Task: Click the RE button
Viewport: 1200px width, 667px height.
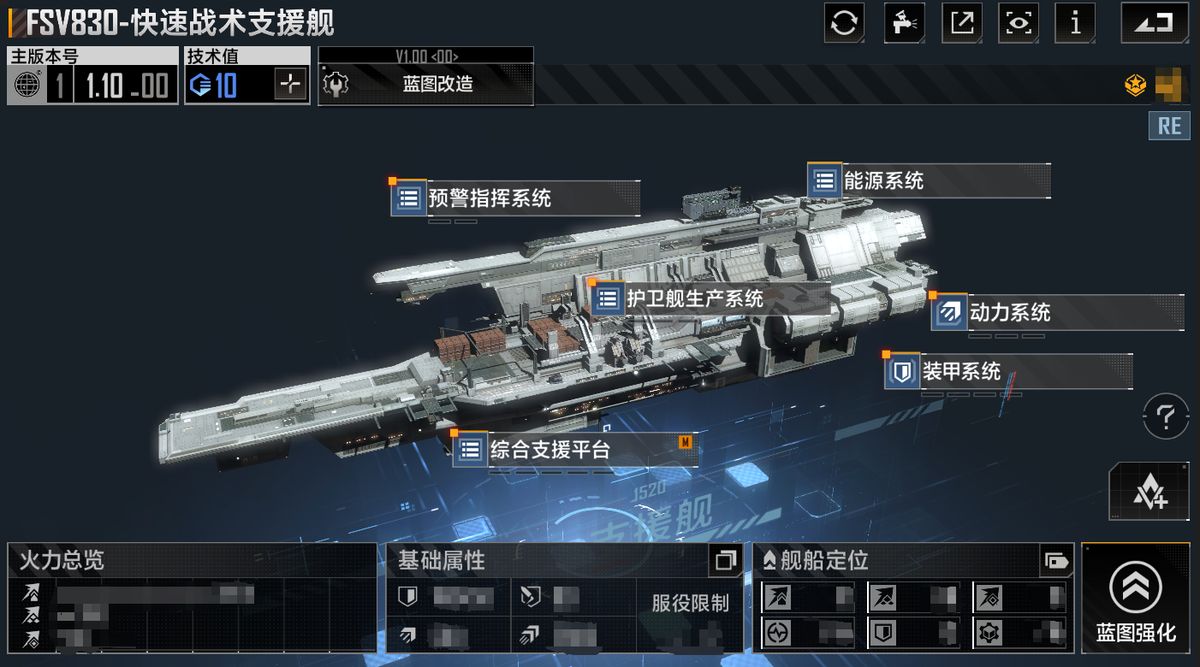Action: click(x=1169, y=125)
